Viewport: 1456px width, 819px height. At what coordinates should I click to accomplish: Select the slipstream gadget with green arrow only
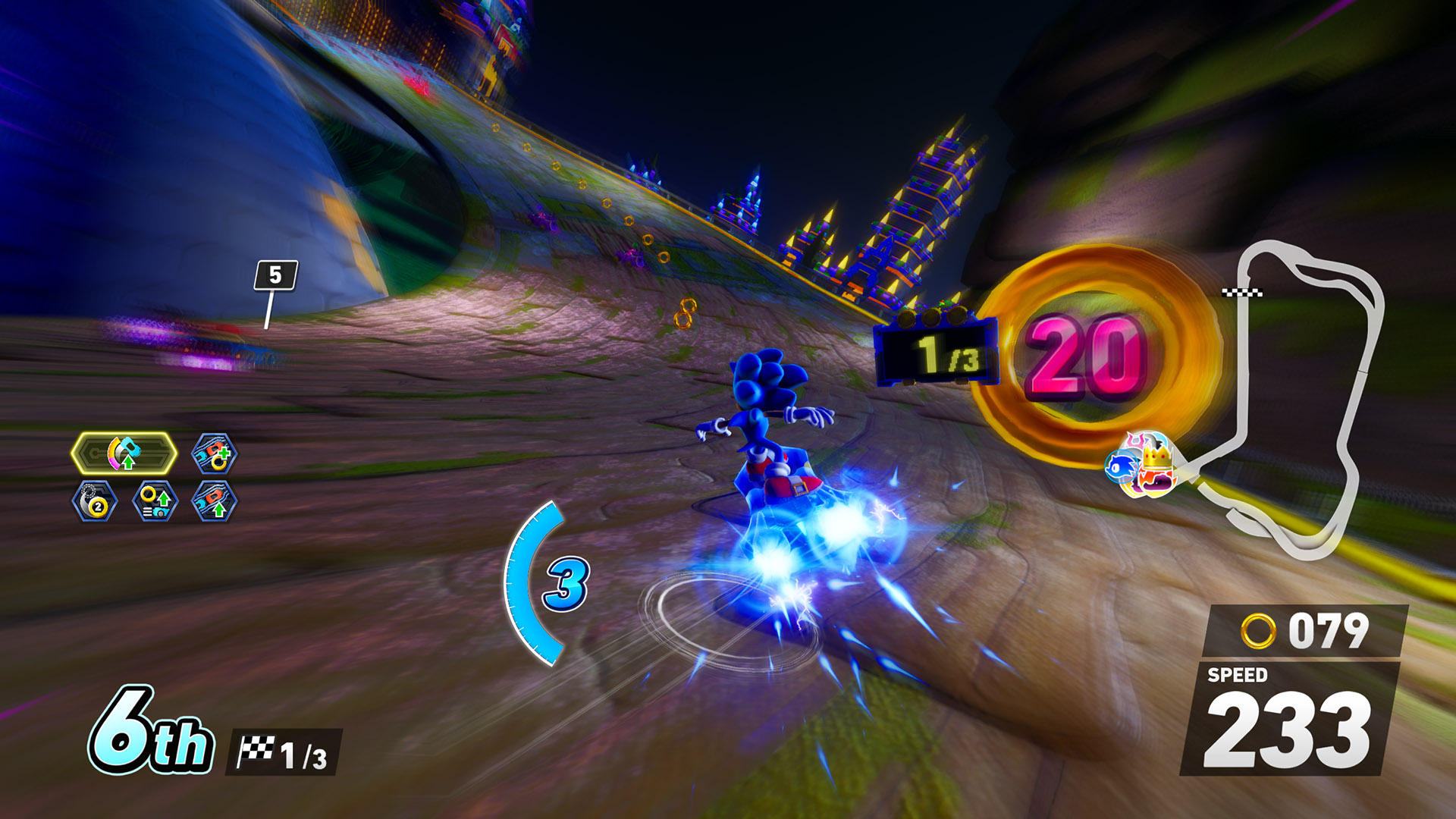[214, 501]
